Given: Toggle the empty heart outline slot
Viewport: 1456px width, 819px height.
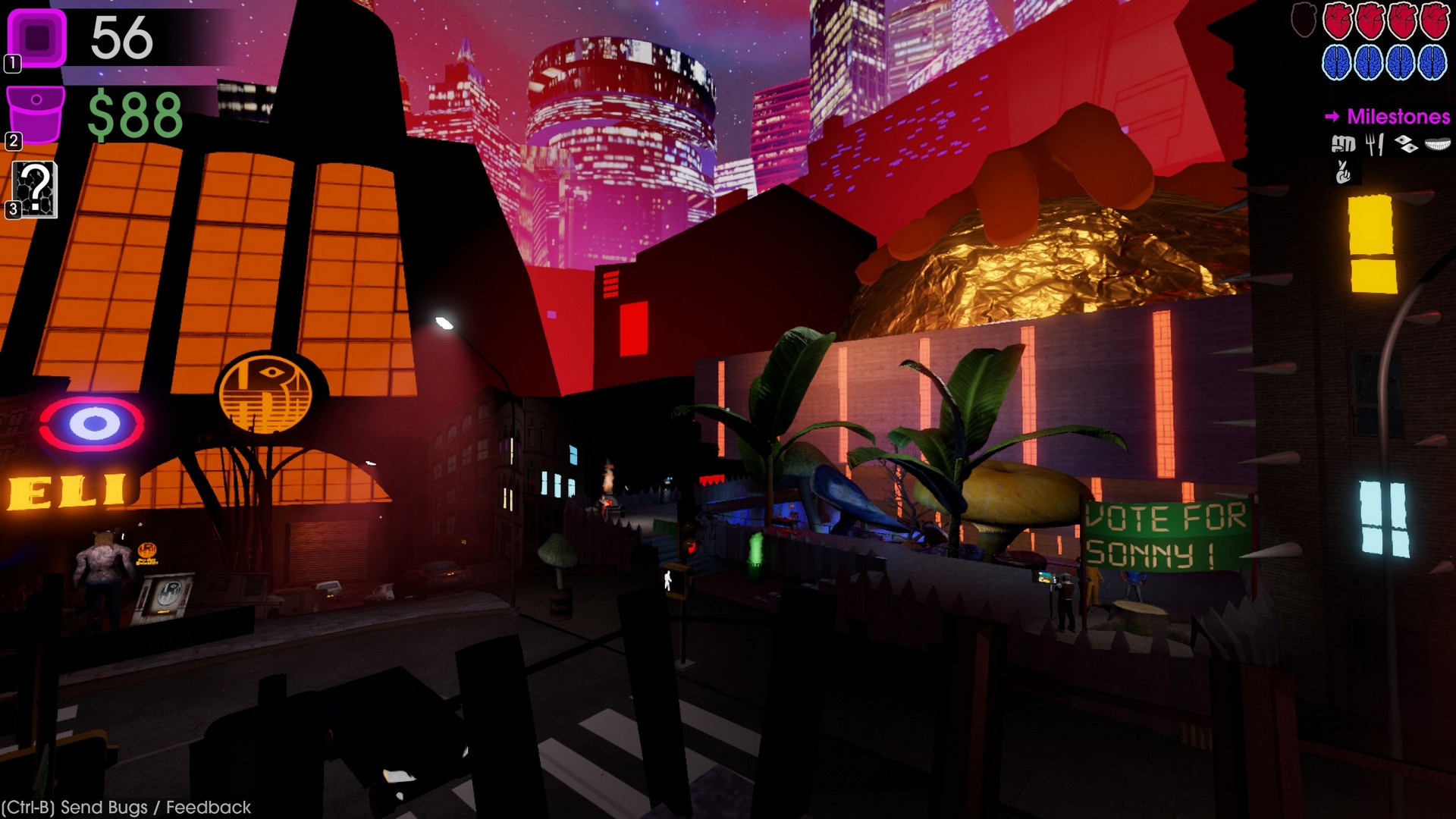Looking at the screenshot, I should pos(1302,19).
